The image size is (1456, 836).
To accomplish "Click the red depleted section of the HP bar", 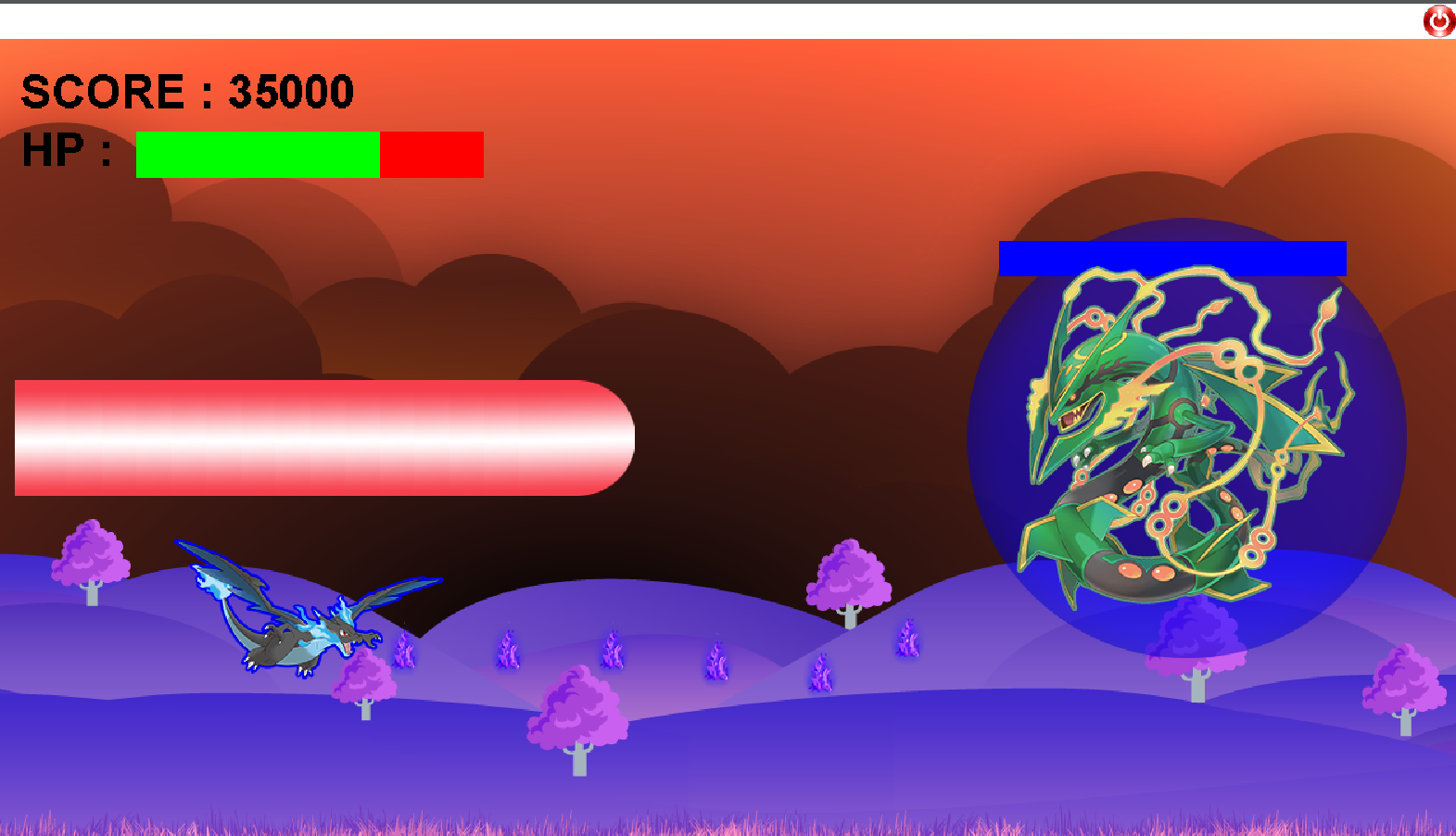I will pos(431,154).
